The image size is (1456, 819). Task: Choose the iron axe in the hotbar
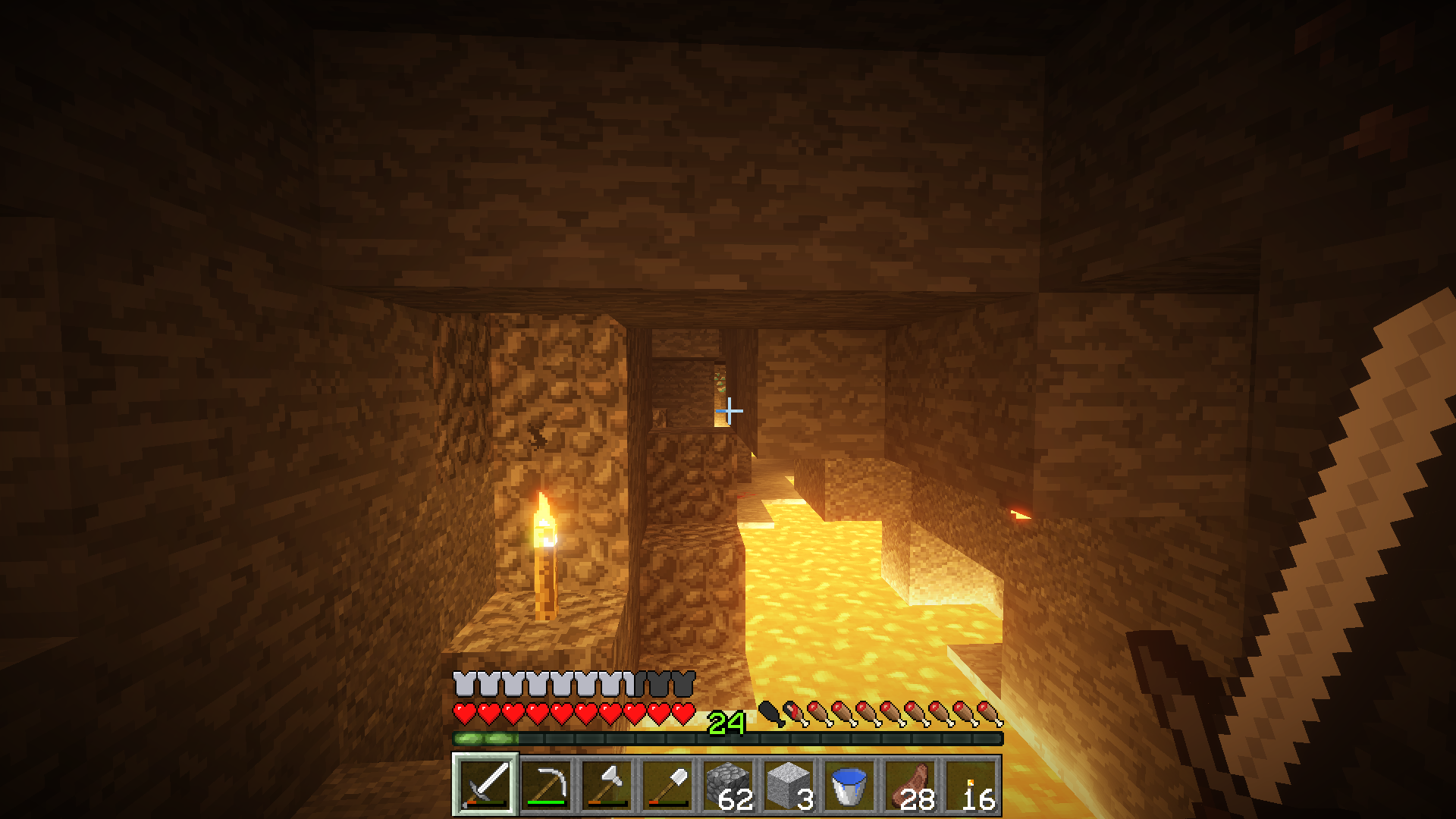pyautogui.click(x=607, y=785)
